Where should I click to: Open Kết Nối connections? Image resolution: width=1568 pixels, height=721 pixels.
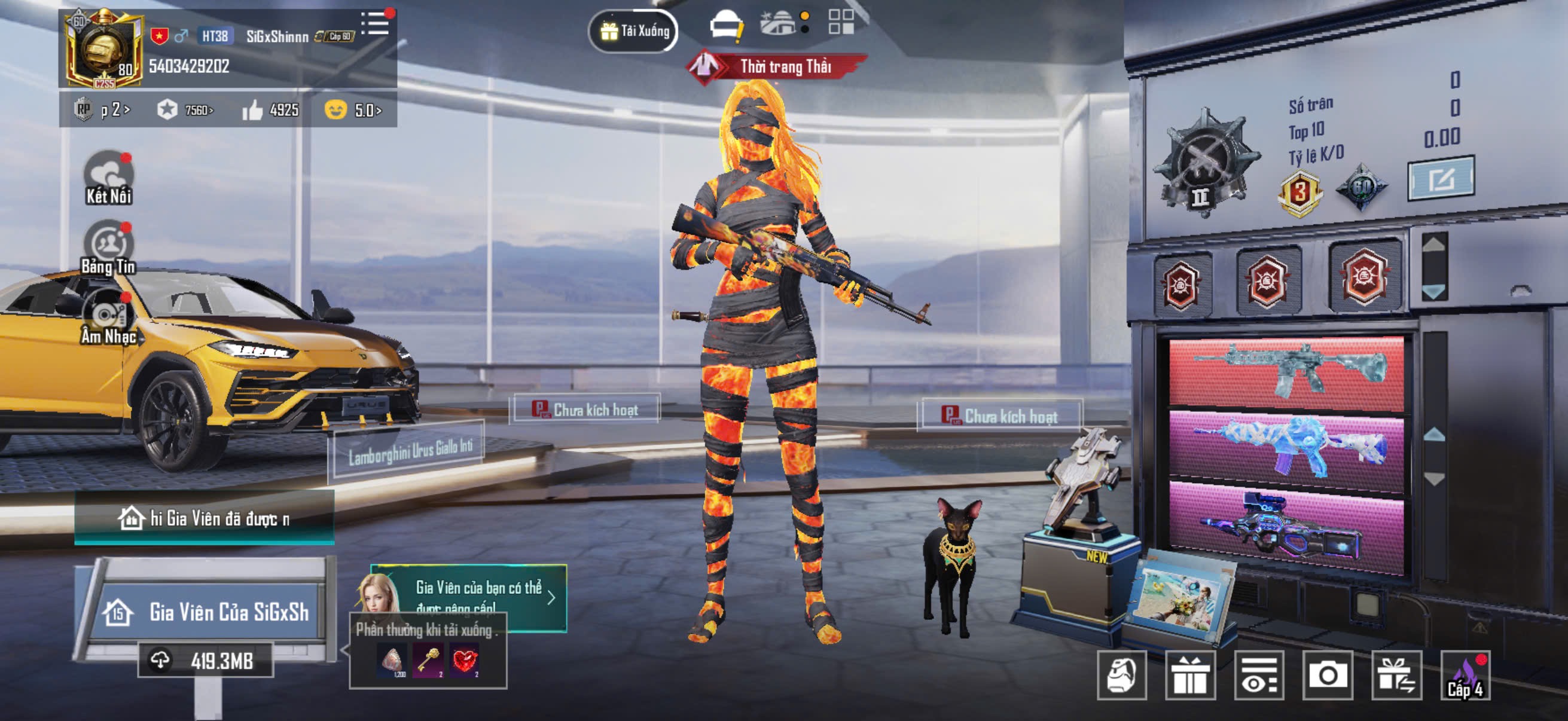click(x=109, y=178)
